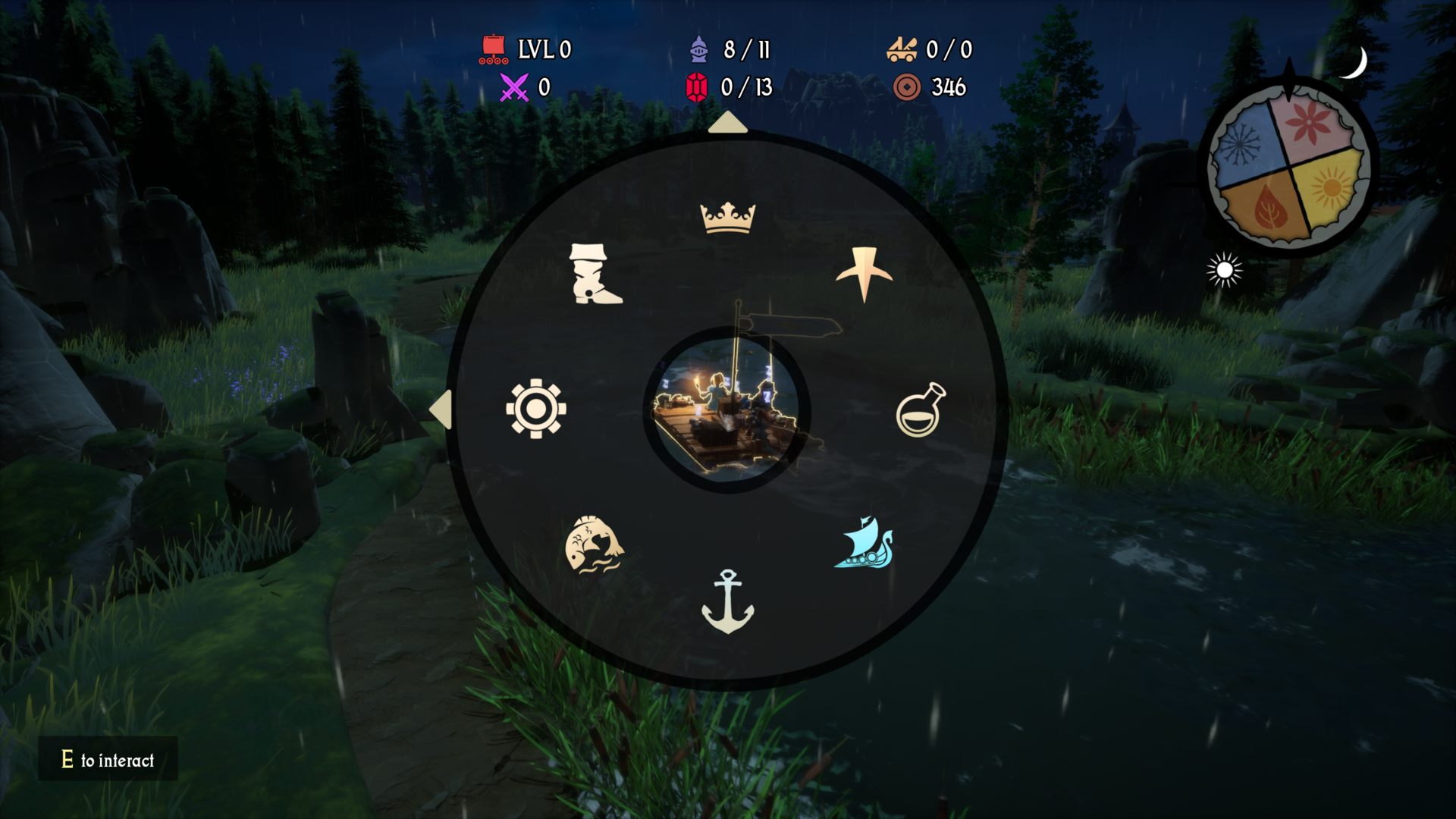Choose the highlighted blue longship icon
This screenshot has width=1456, height=819.
(864, 543)
